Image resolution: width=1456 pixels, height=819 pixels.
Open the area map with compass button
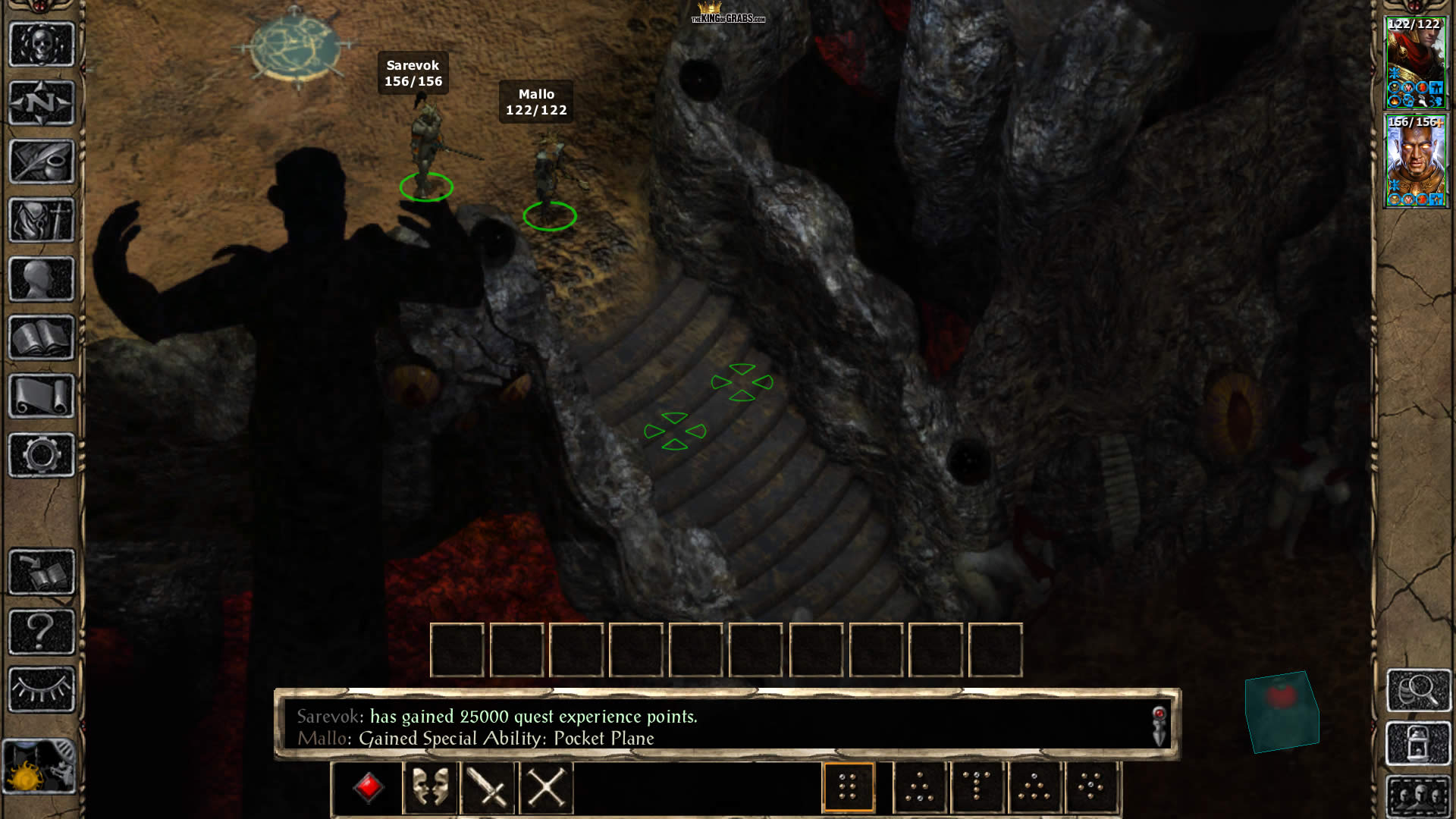42,102
